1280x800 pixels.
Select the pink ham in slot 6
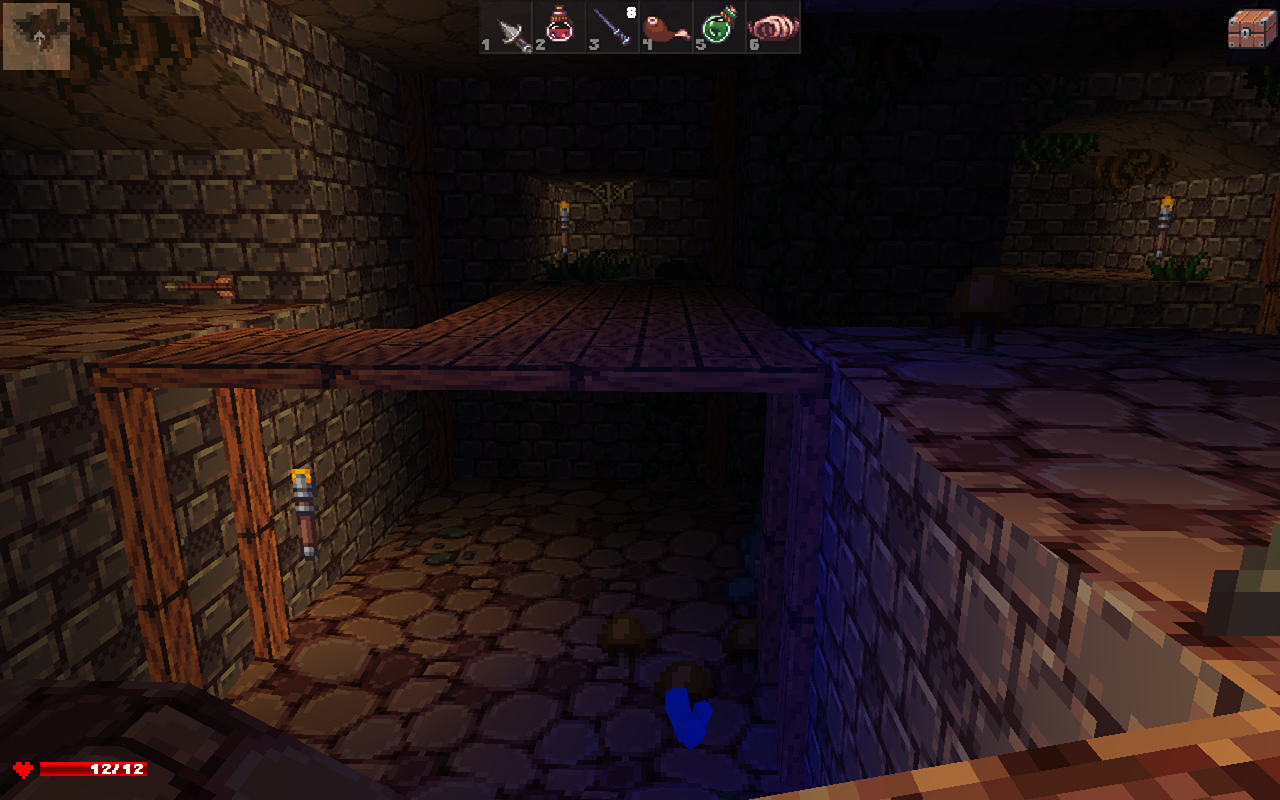[x=773, y=27]
